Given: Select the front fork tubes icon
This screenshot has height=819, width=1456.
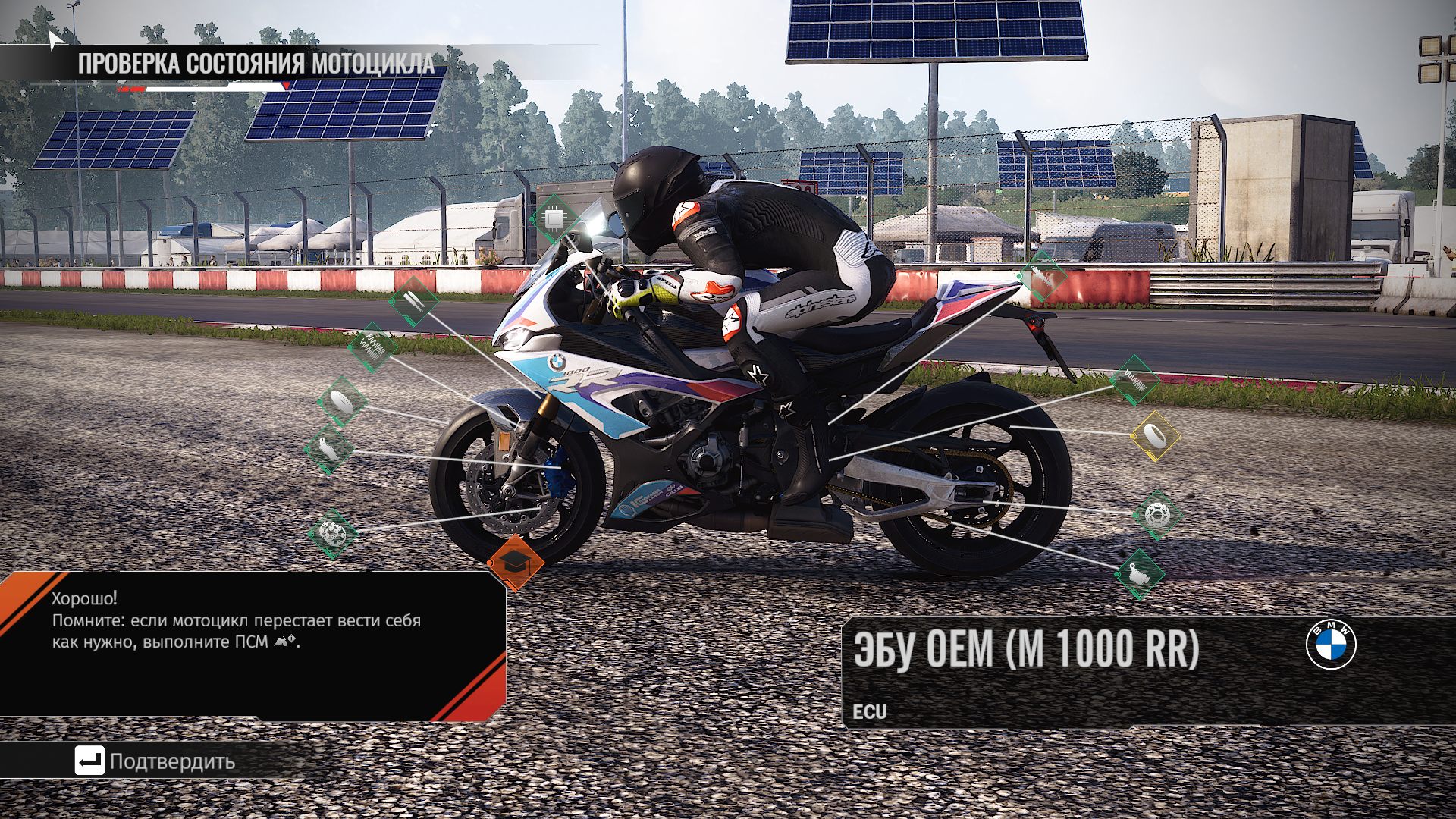Looking at the screenshot, I should coord(413,301).
